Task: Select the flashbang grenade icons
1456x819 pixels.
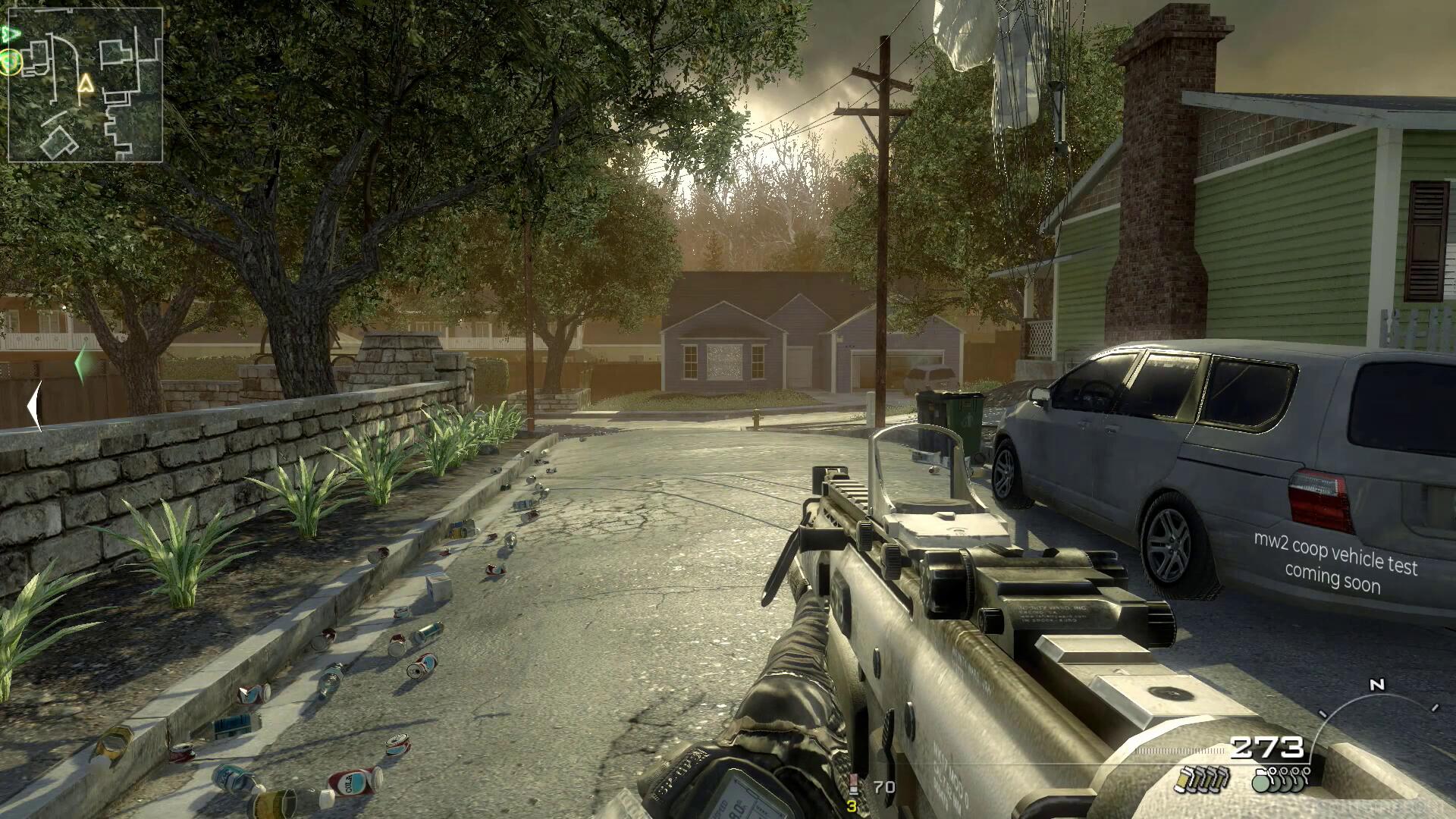Action: [1201, 779]
